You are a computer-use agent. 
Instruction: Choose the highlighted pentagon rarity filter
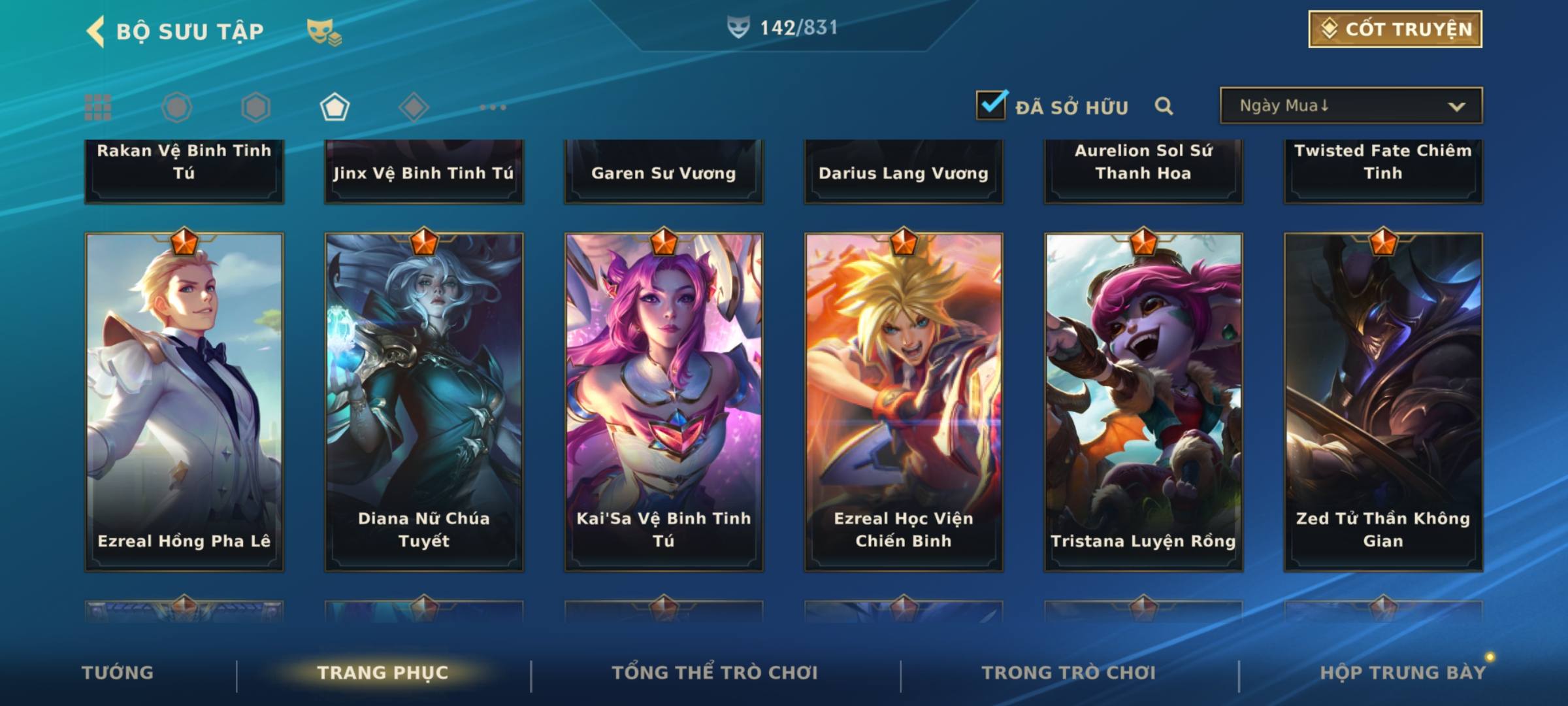click(335, 107)
